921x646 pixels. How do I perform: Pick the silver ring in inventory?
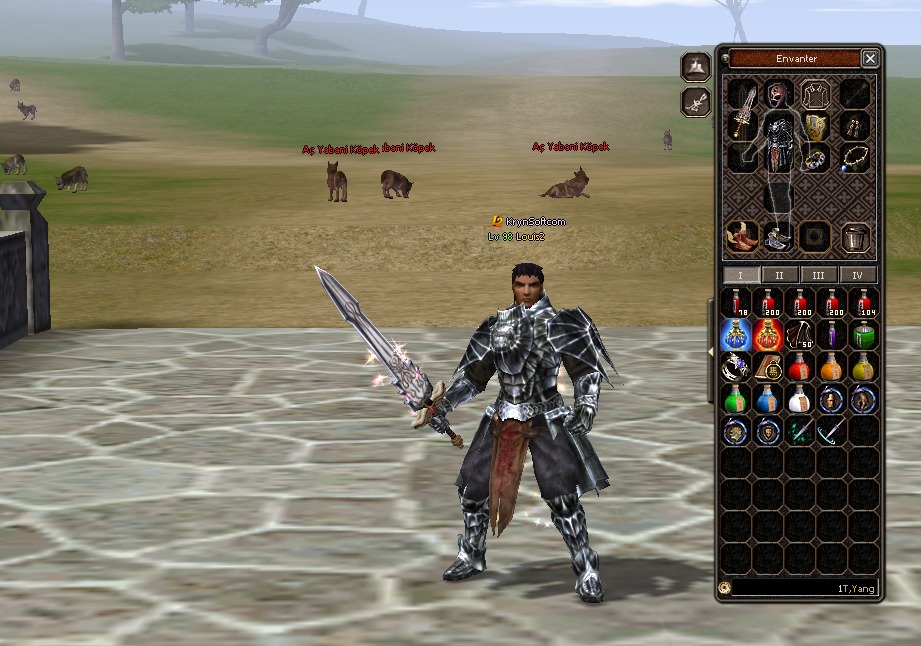click(737, 367)
